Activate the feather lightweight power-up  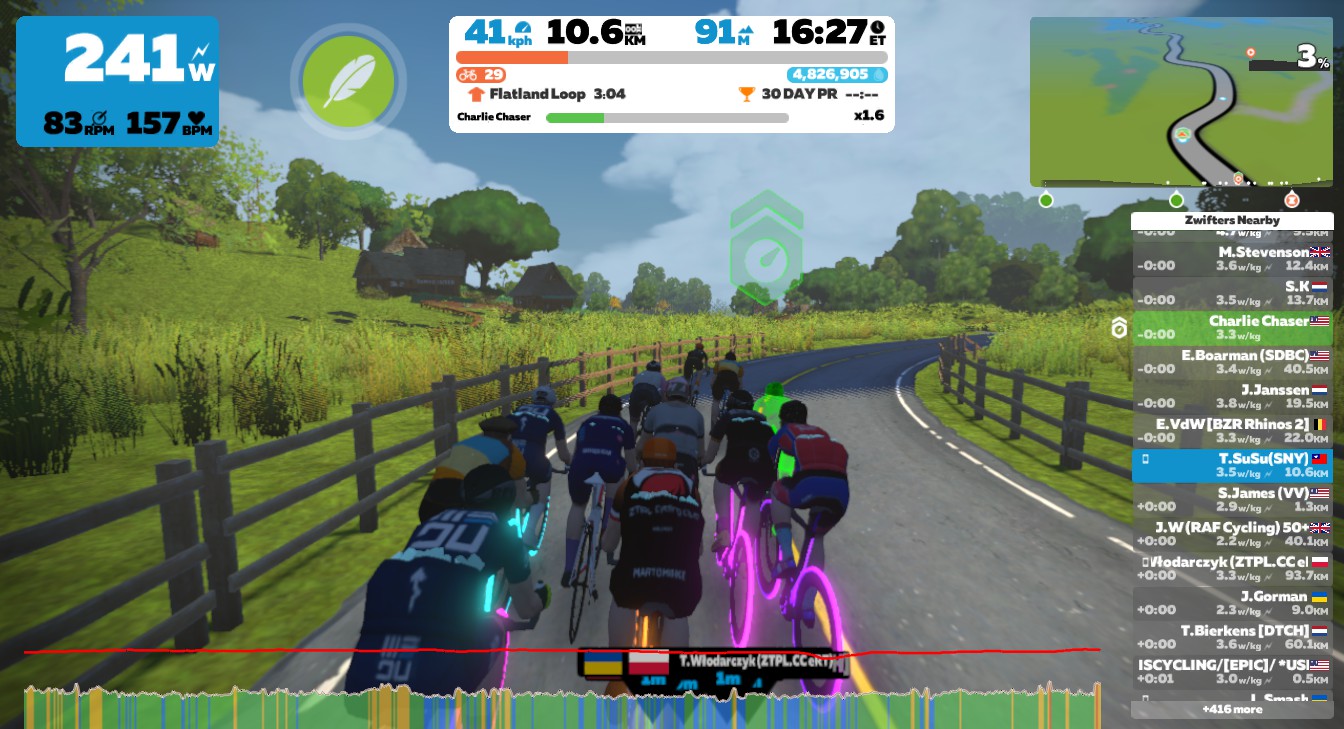(347, 81)
